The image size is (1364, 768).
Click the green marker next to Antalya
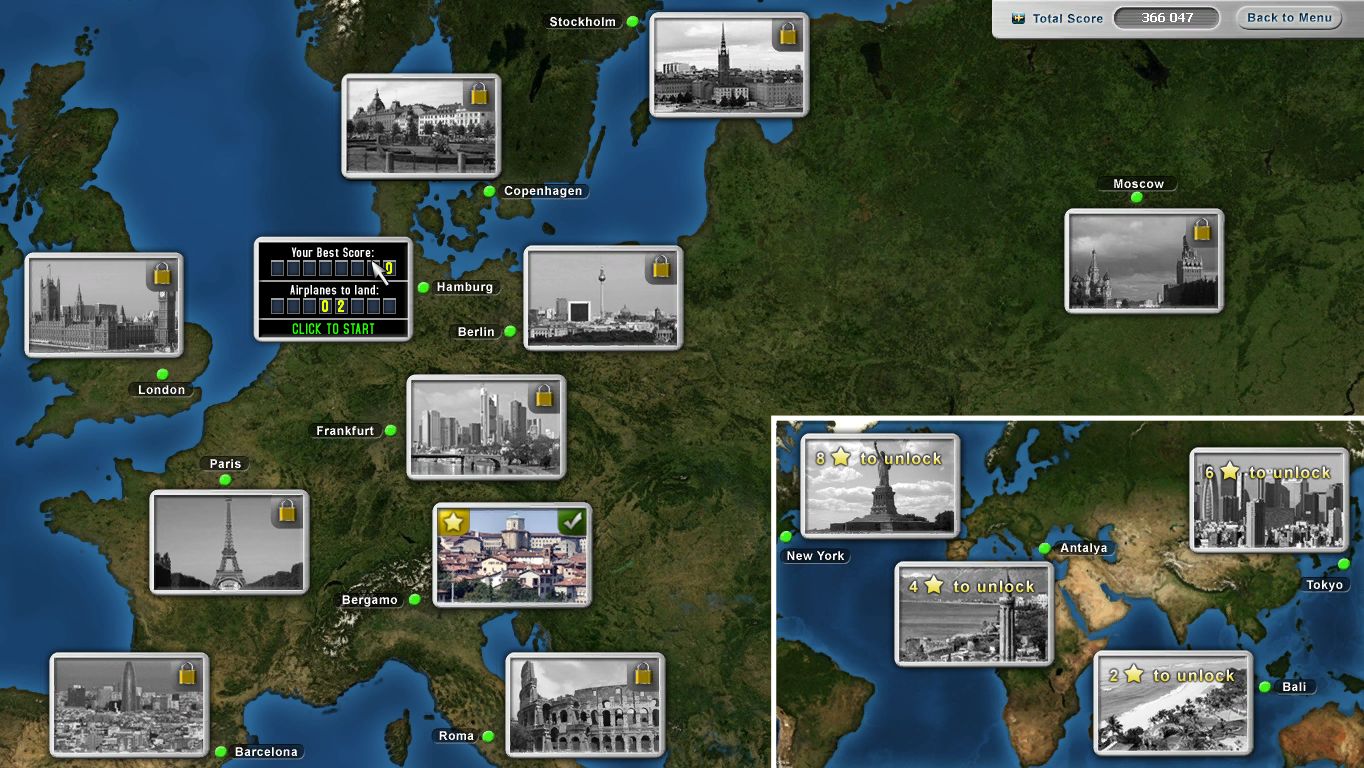1044,548
